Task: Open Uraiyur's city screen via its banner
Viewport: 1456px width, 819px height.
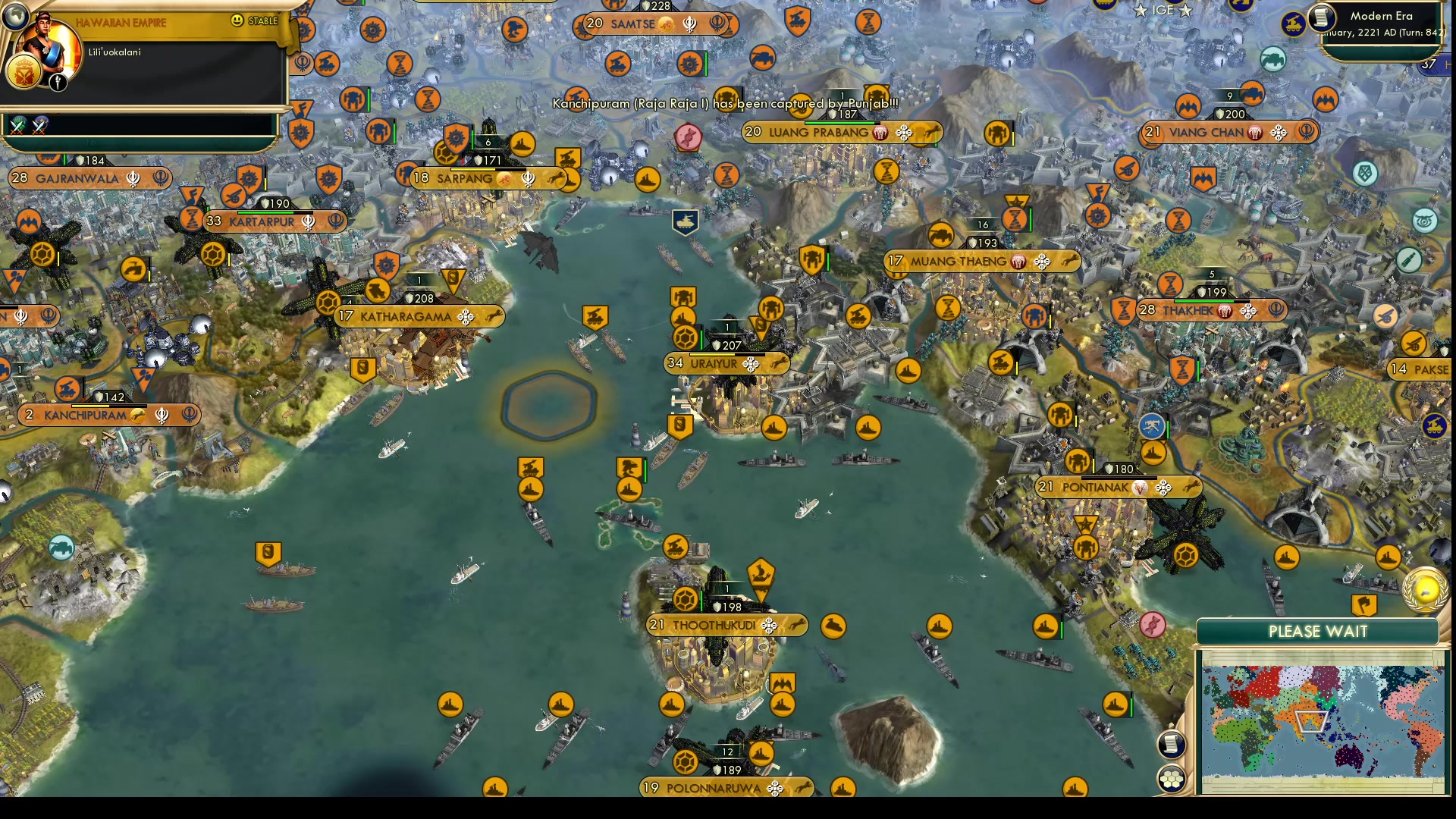Action: (x=713, y=363)
